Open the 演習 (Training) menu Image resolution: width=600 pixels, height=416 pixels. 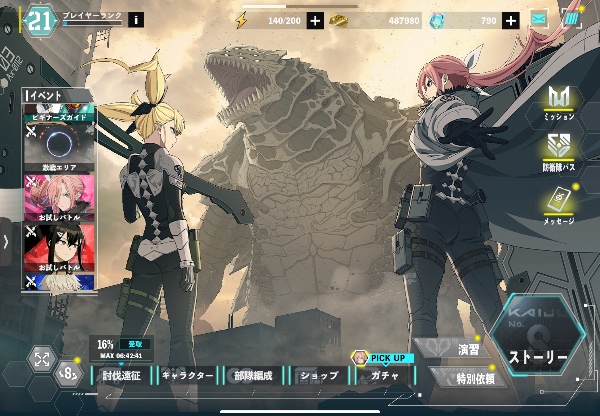click(468, 351)
